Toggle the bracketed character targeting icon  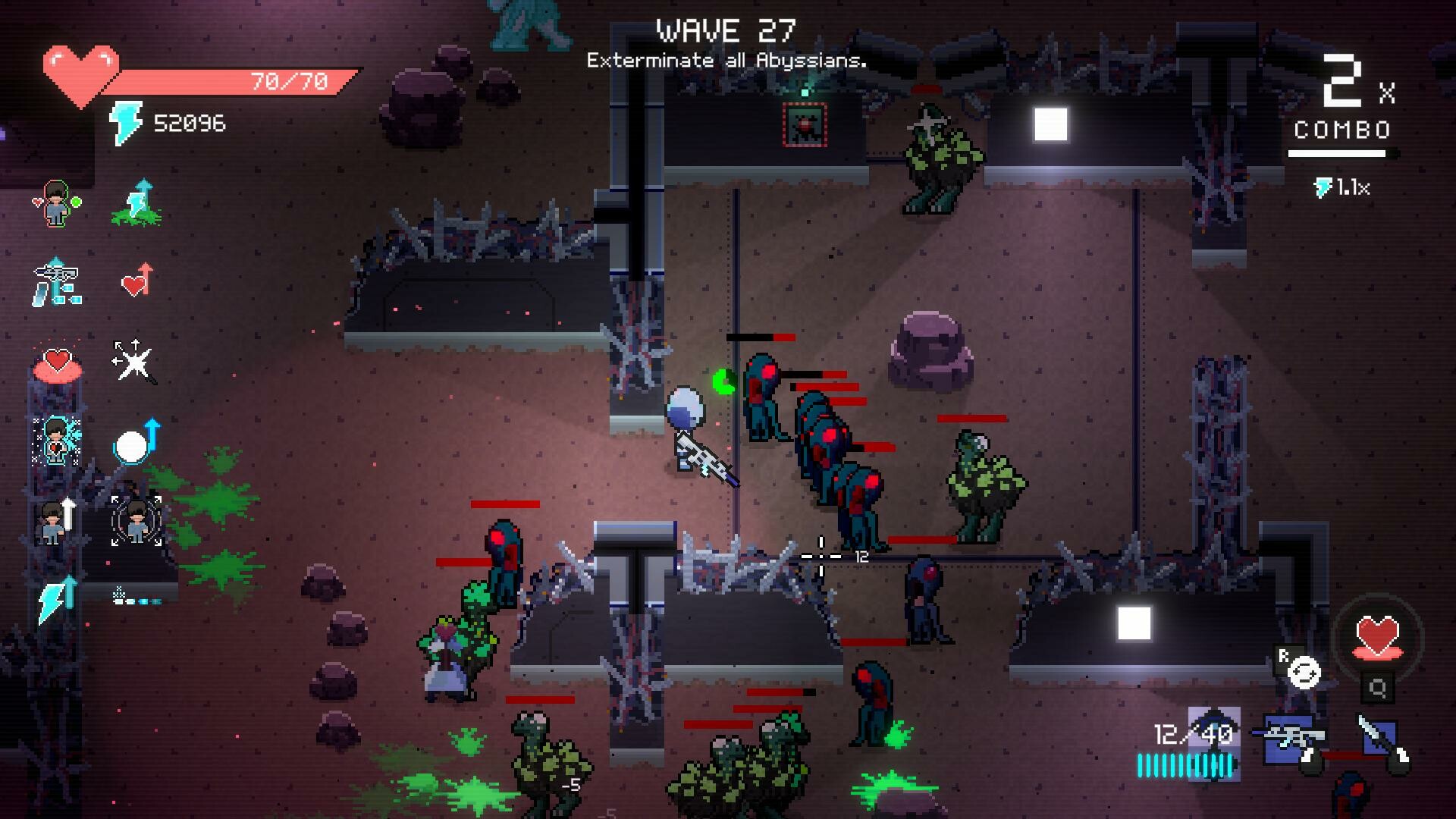coord(137,520)
